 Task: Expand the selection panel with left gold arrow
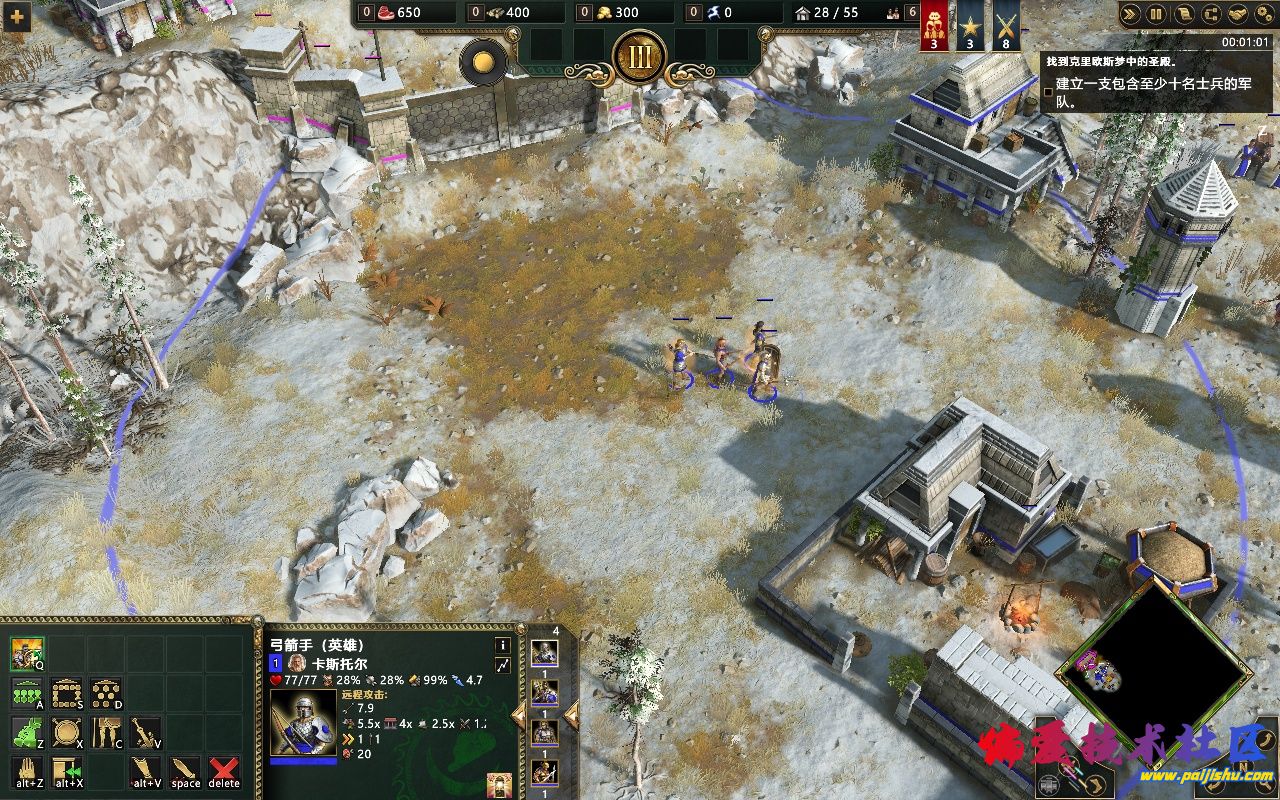(519, 714)
